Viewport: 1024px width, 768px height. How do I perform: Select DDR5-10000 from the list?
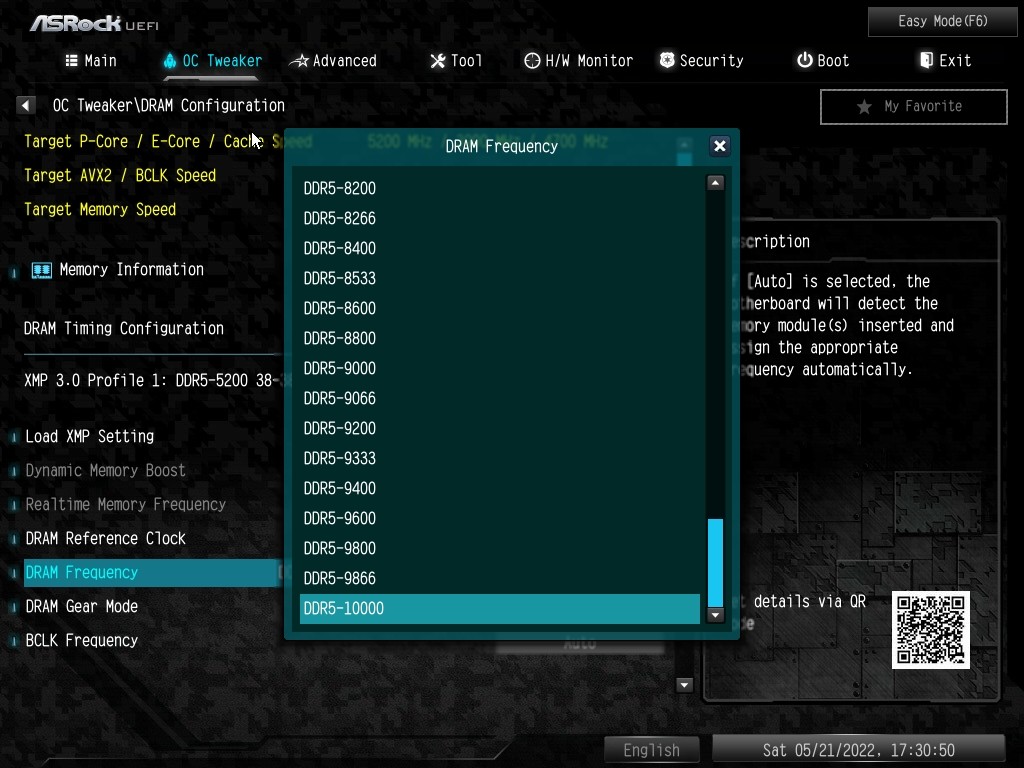[499, 608]
